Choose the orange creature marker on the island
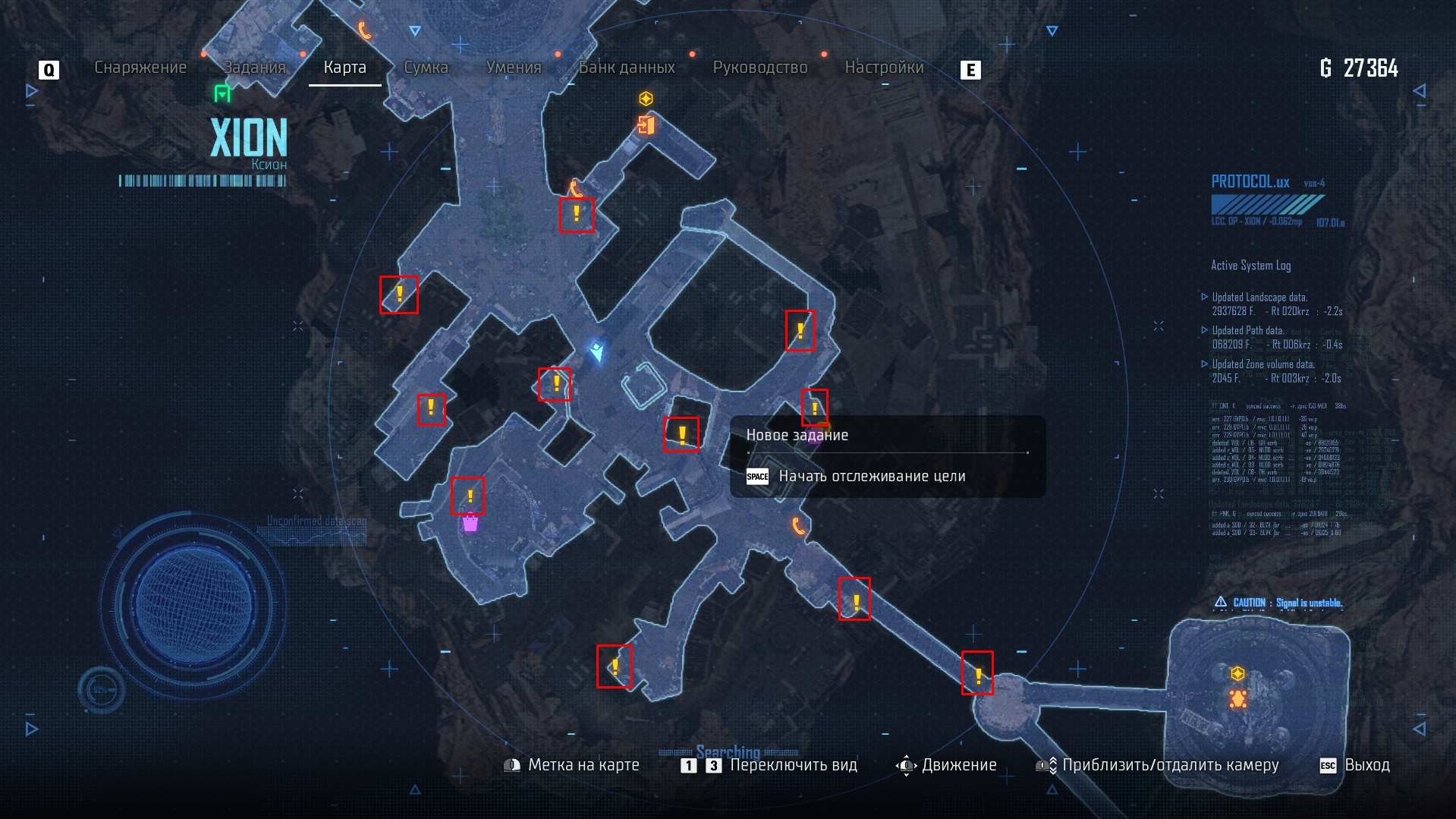Image resolution: width=1456 pixels, height=819 pixels. coord(1237,698)
